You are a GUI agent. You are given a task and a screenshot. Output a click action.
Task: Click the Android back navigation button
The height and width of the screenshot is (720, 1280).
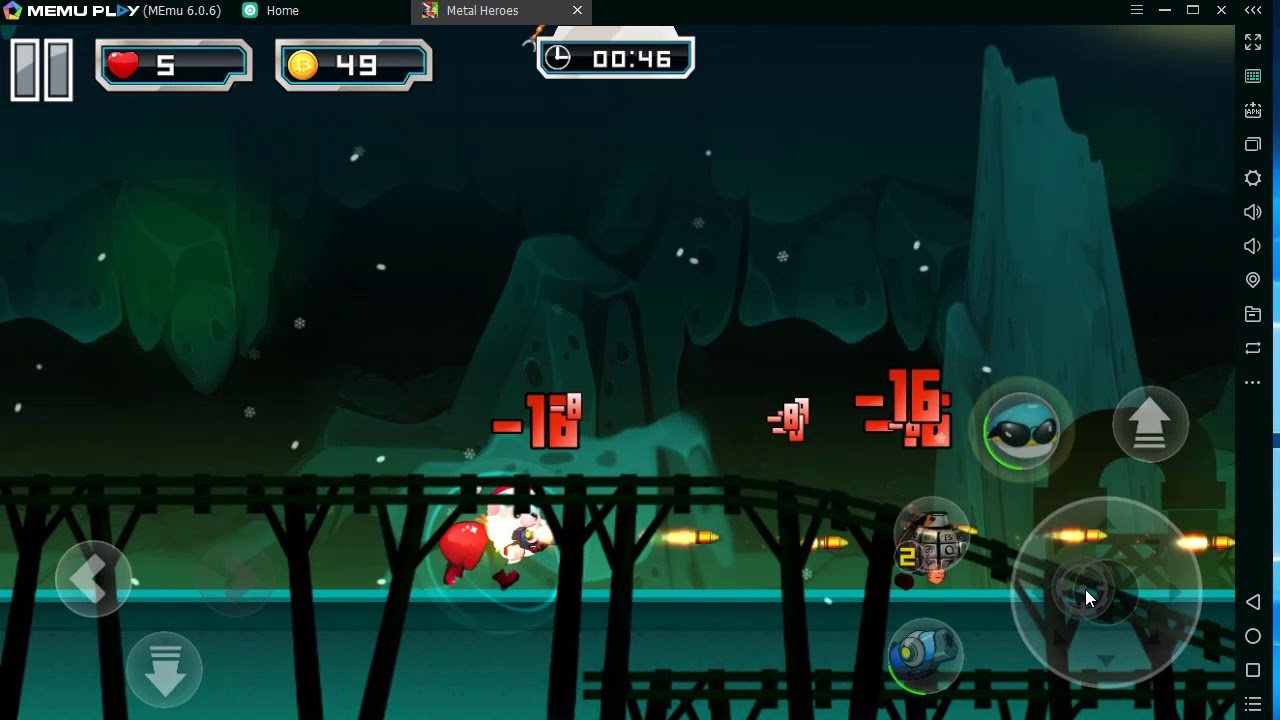coord(1253,602)
